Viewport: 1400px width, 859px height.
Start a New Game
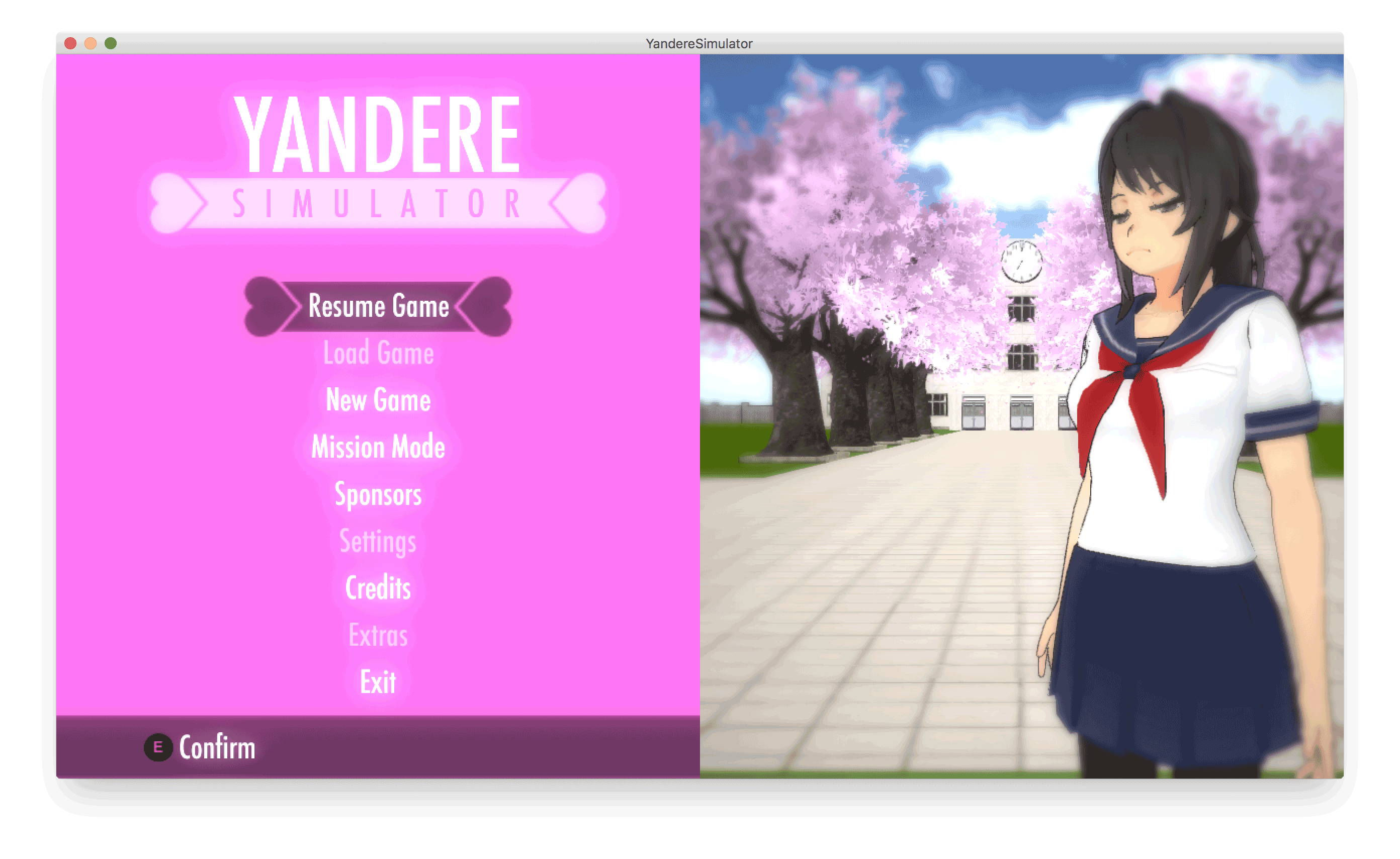coord(377,400)
